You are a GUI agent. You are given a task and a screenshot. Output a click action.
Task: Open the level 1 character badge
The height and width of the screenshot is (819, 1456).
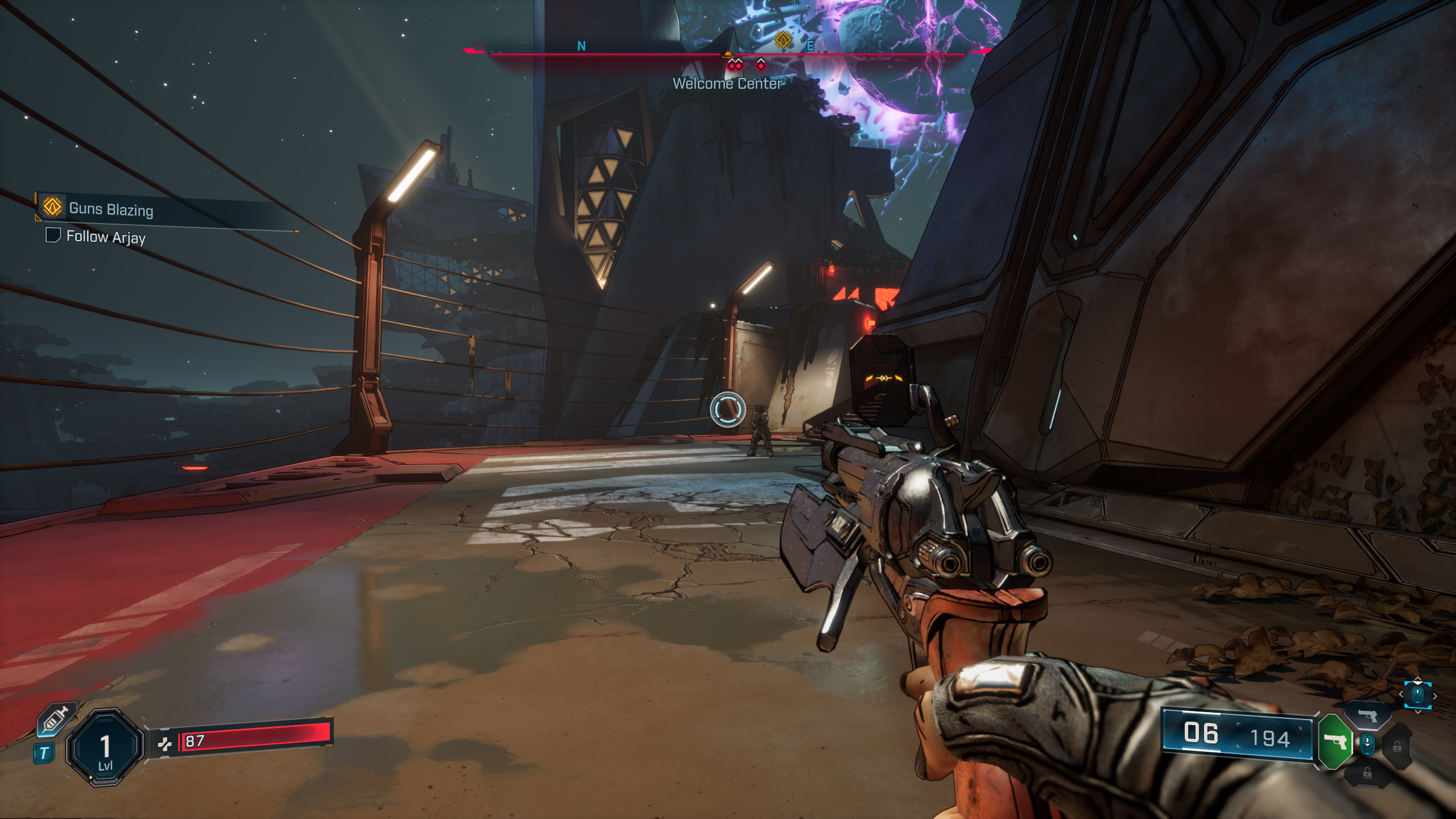[105, 747]
